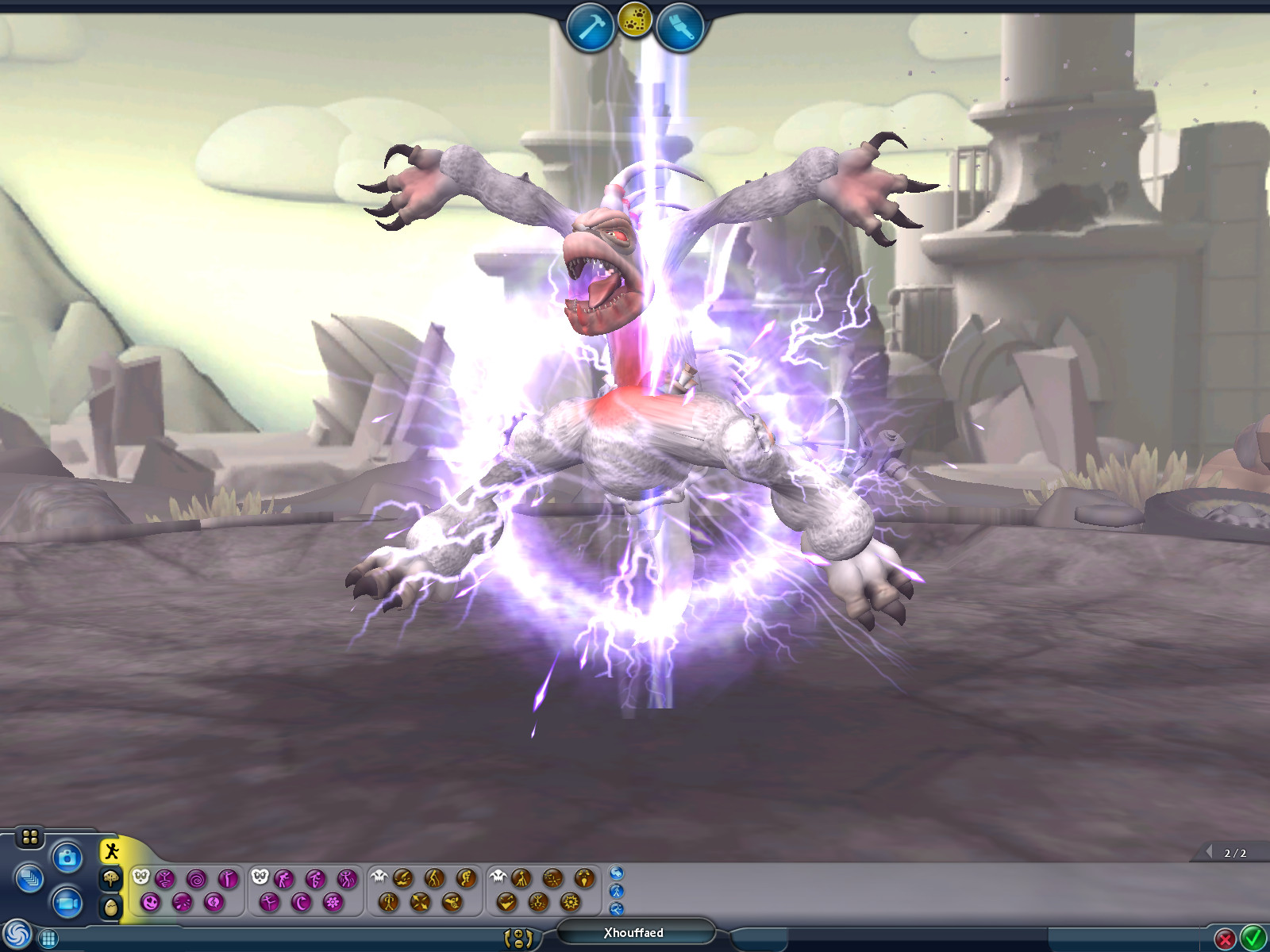Image resolution: width=1270 pixels, height=952 pixels.
Task: Click the stacked screenshots icon on the left
Action: (x=32, y=879)
